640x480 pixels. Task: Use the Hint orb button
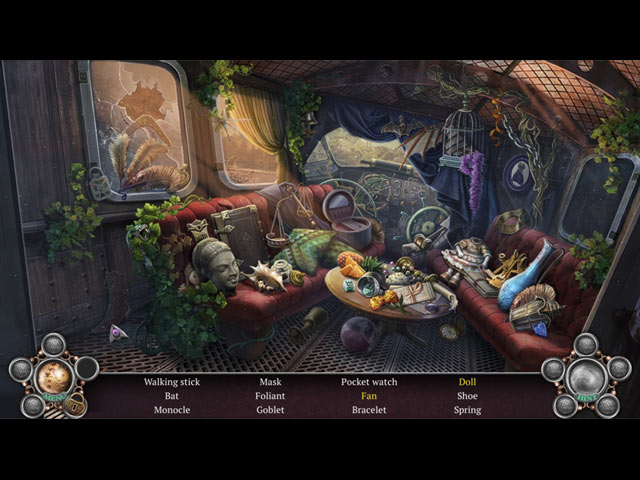pyautogui.click(x=585, y=378)
